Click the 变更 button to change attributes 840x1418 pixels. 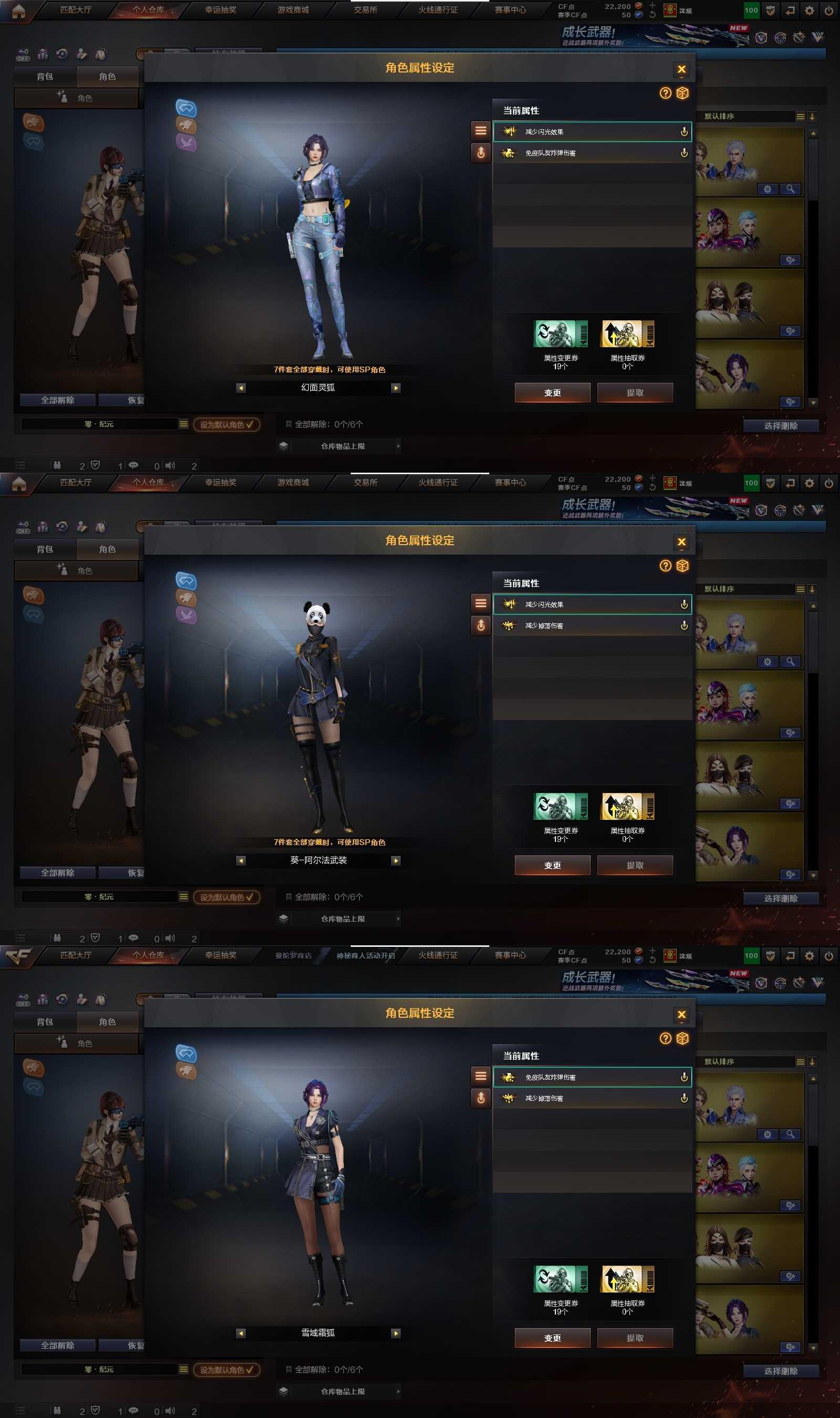552,392
